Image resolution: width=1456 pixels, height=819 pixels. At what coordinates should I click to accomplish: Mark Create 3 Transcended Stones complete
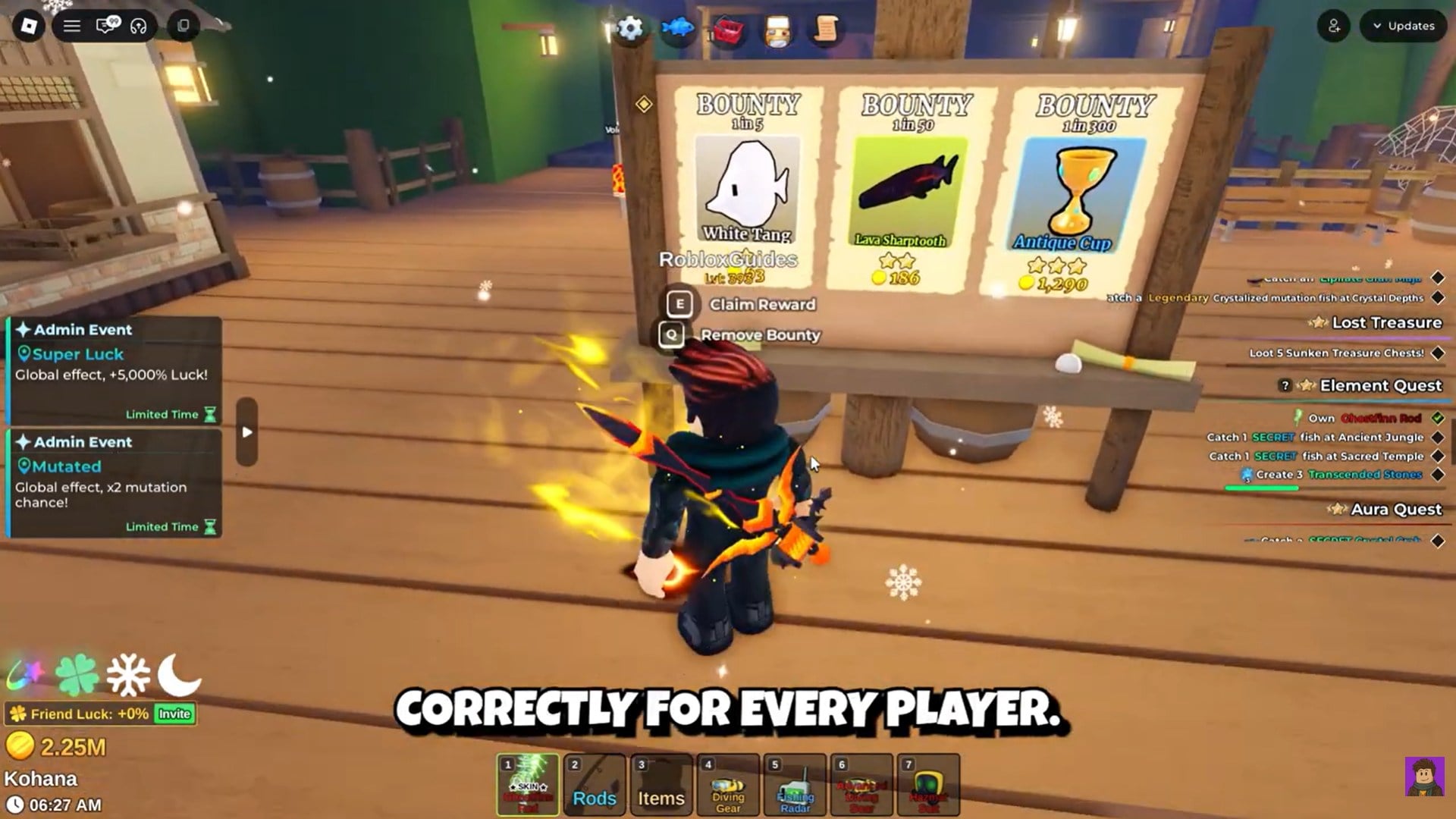[1439, 473]
